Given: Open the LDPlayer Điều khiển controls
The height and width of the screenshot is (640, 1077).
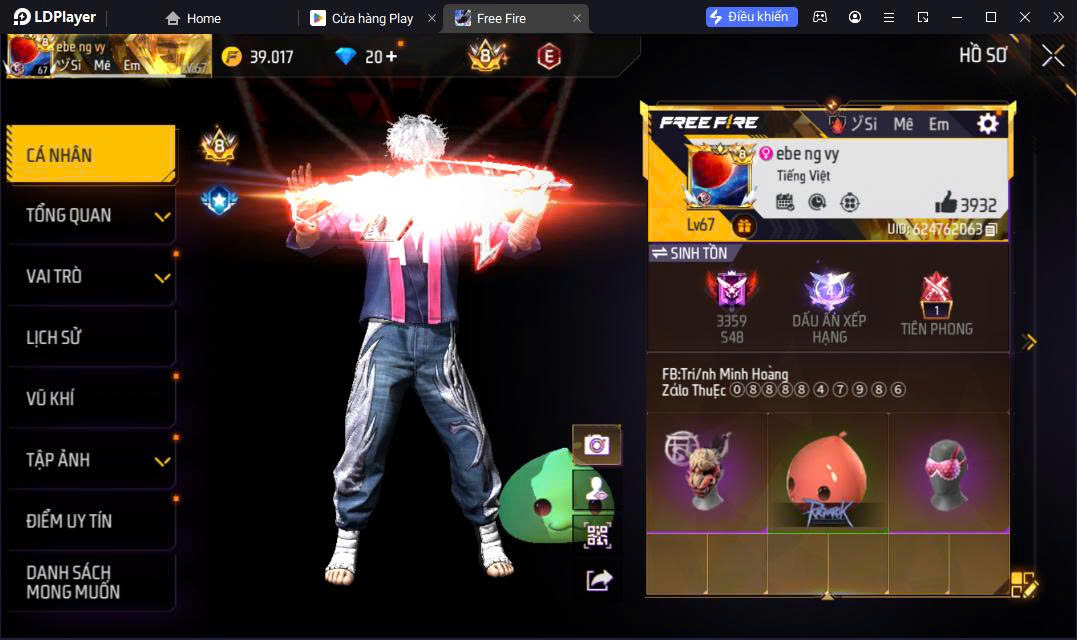Looking at the screenshot, I should click(x=751, y=17).
